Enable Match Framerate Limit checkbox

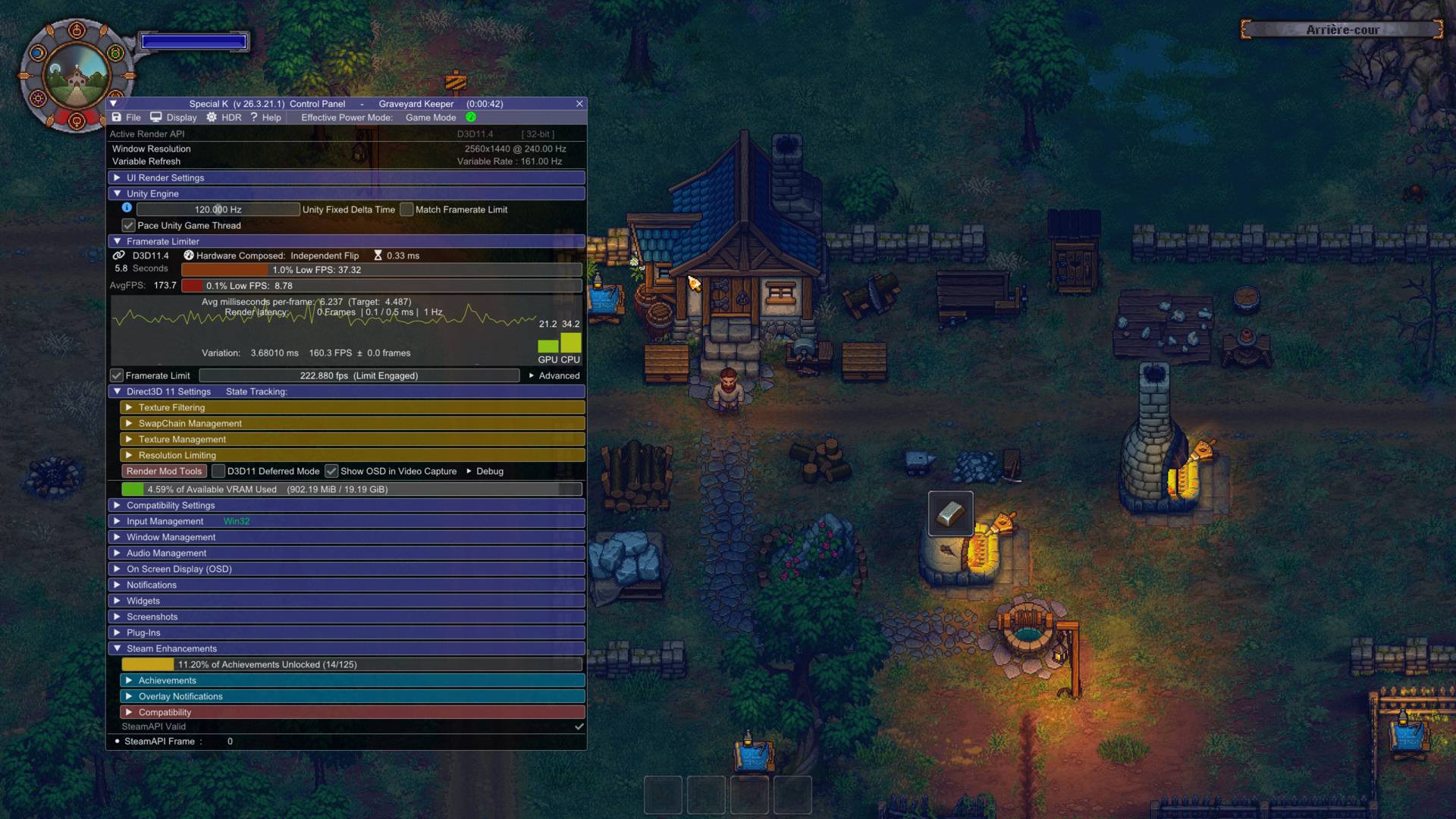click(407, 210)
